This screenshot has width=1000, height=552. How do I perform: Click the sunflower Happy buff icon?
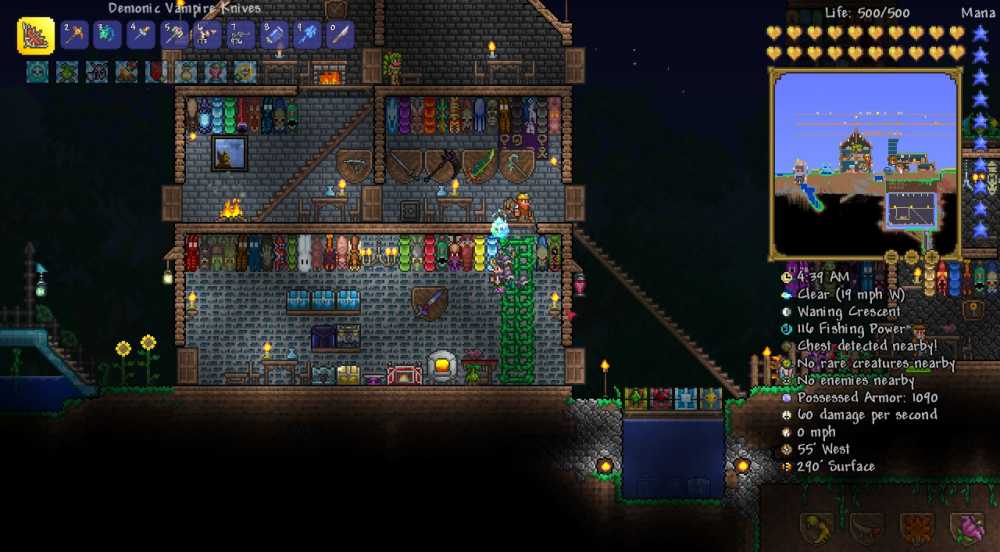point(245,71)
